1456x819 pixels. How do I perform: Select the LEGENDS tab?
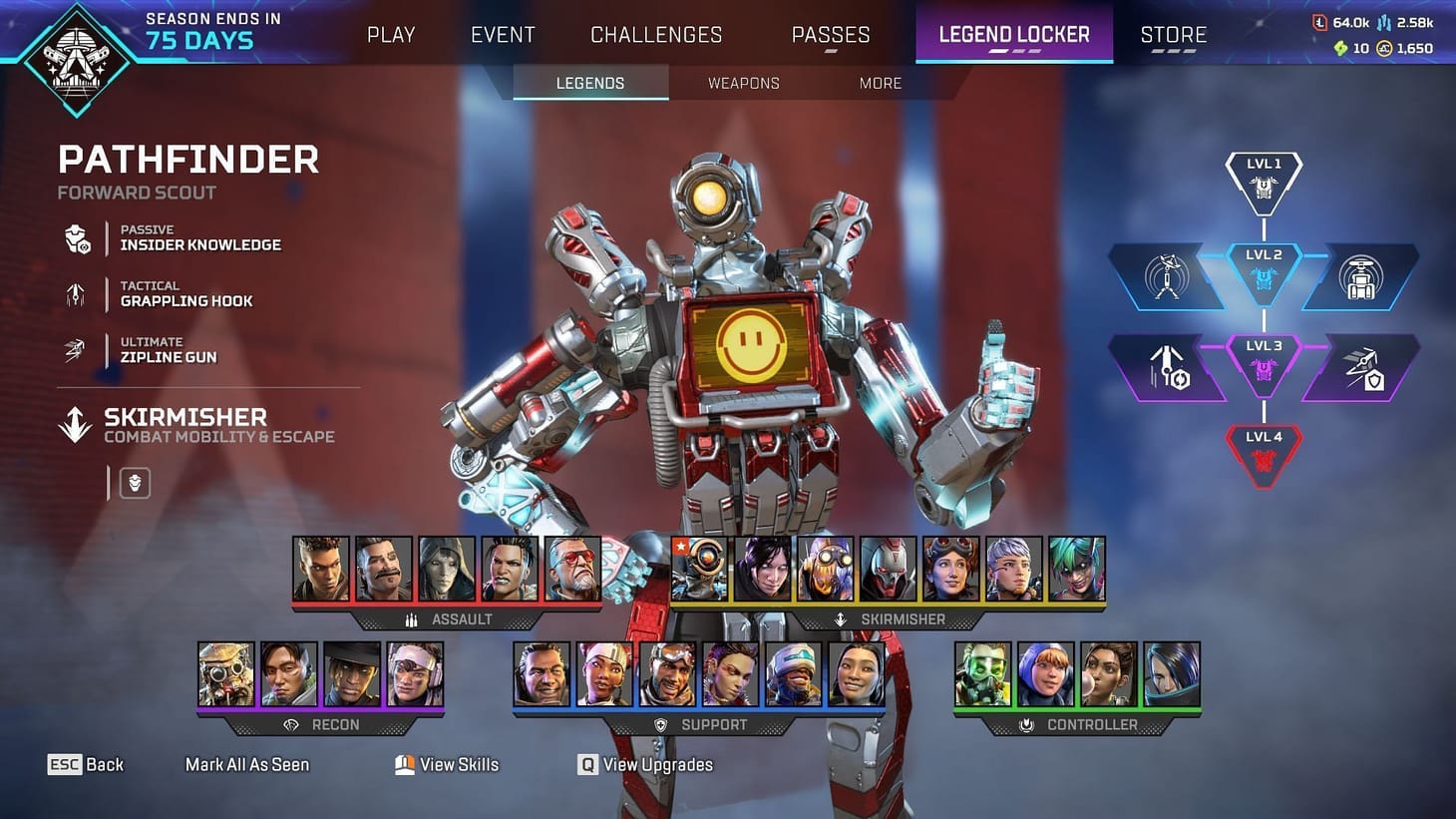pos(589,83)
